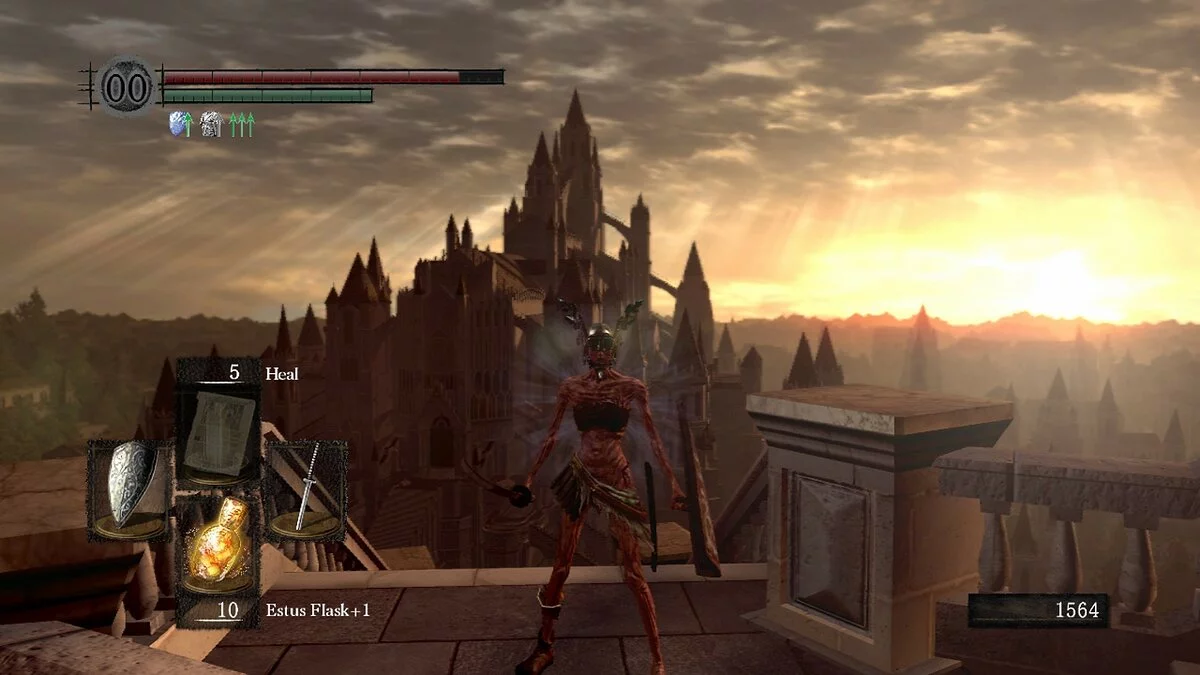Click the blue shield buff status icon
This screenshot has height=675, width=1200.
coord(180,124)
